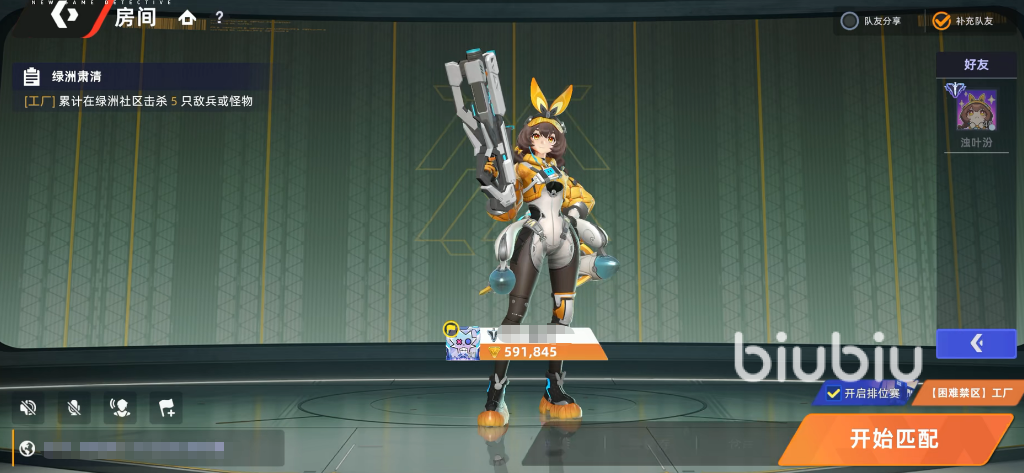
Task: Toggle the muted speaker icon
Action: coord(28,407)
